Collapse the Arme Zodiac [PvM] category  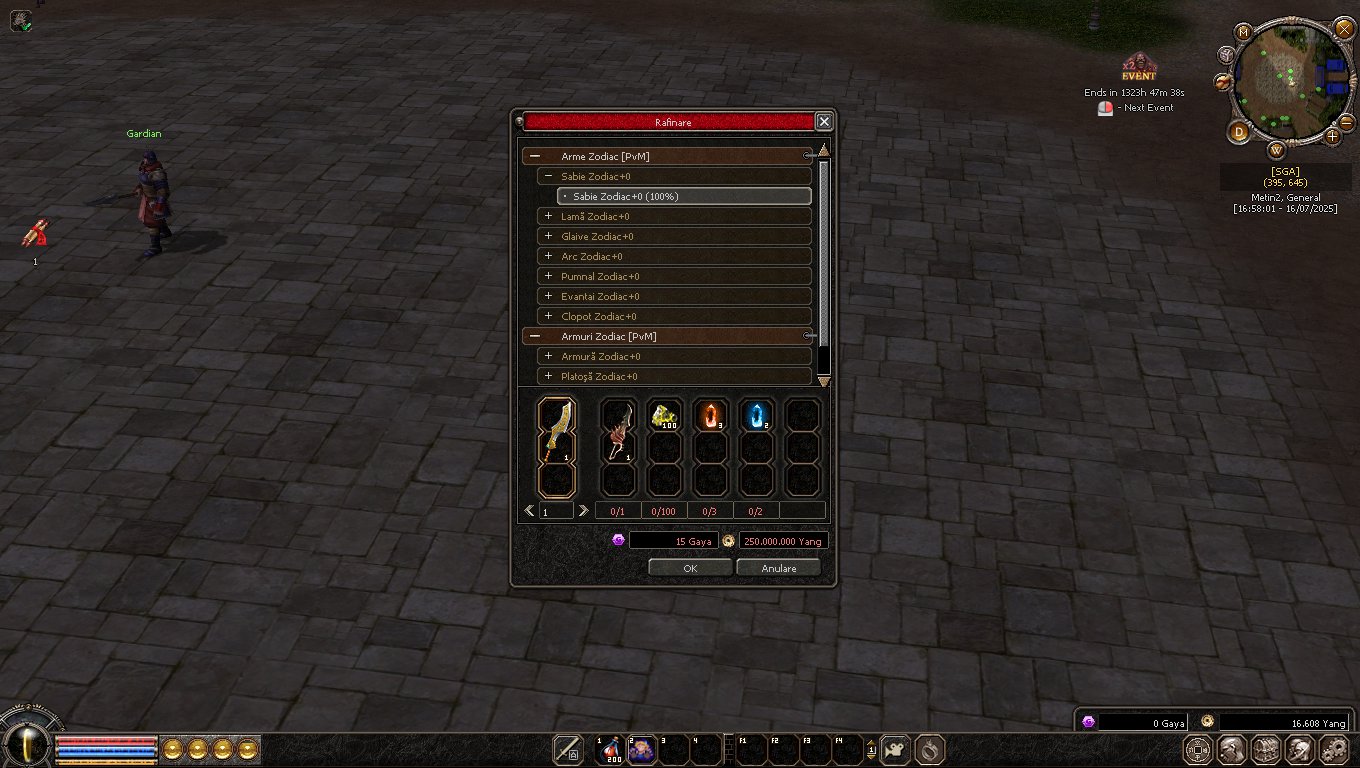(x=536, y=156)
